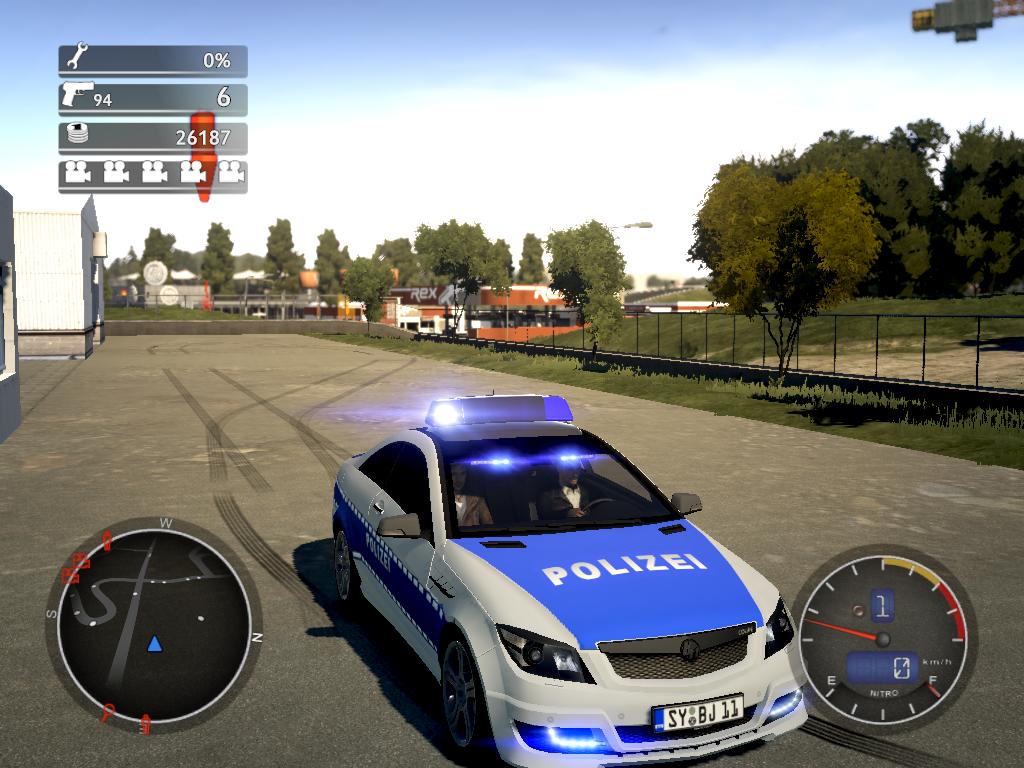Viewport: 1024px width, 768px height.
Task: Select the blue player arrow on the minimap
Action: coord(154,643)
